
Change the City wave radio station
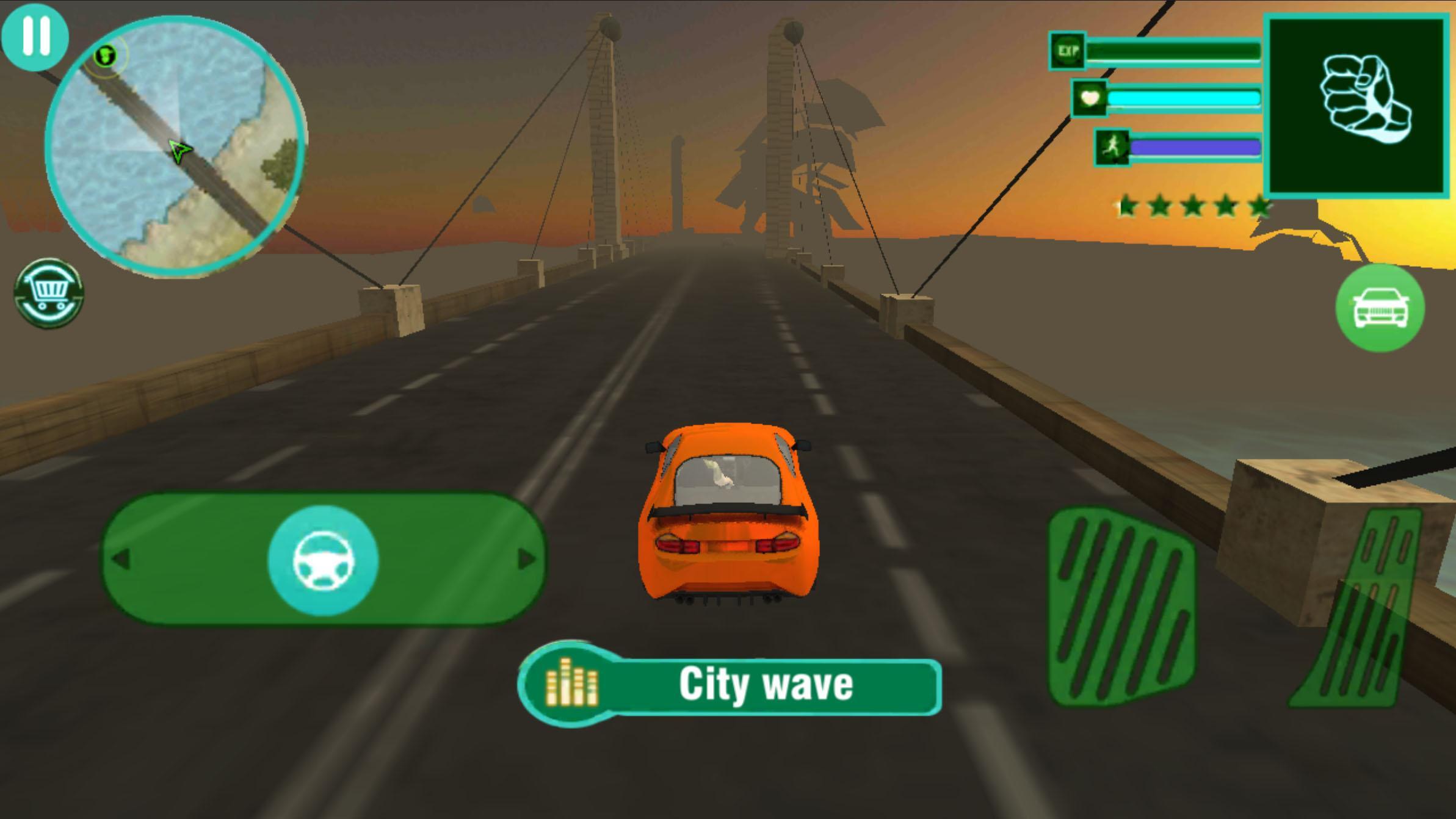(x=730, y=685)
